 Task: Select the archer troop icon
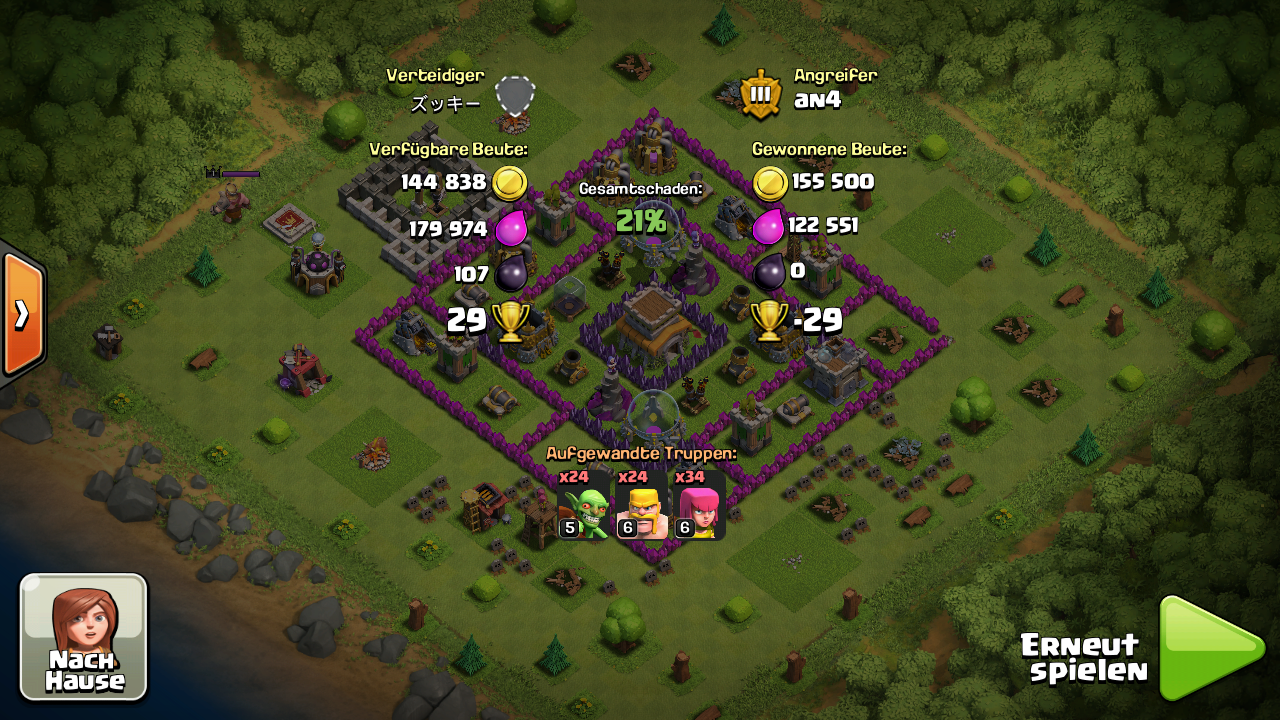coord(699,505)
